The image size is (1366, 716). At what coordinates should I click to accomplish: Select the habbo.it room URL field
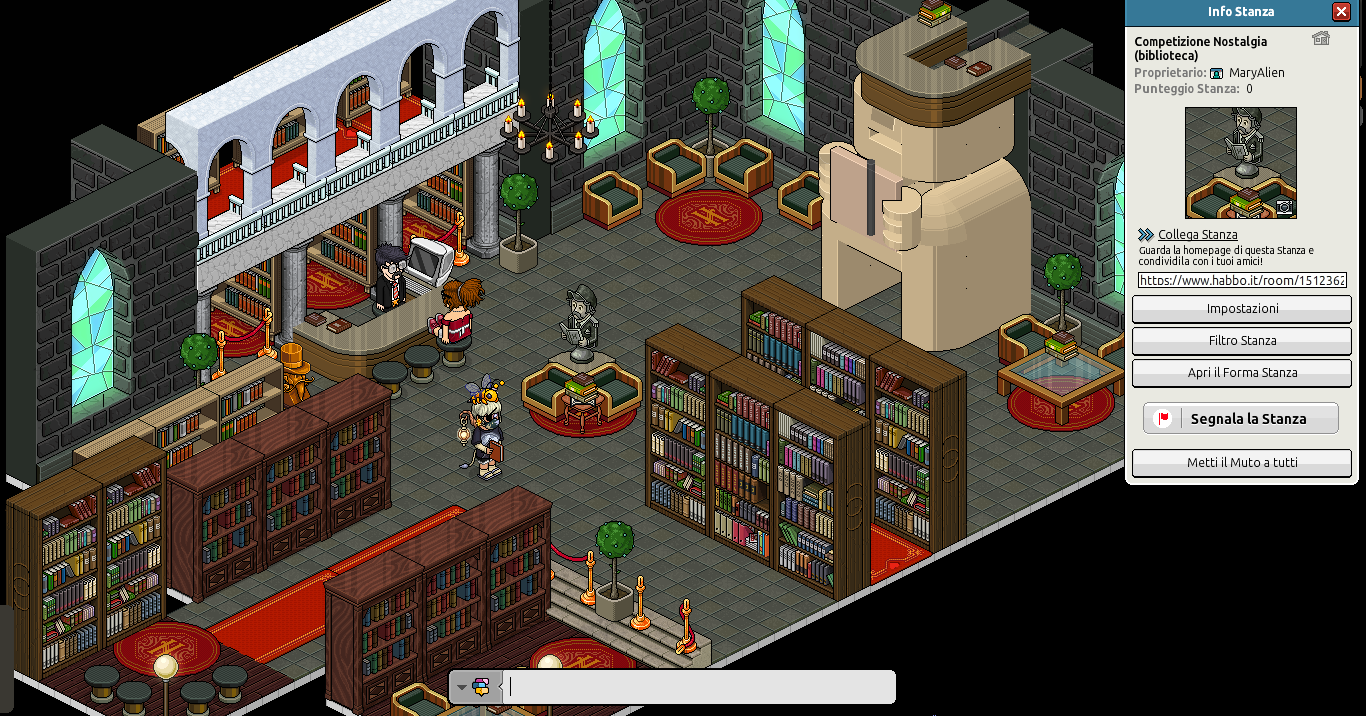click(1241, 281)
